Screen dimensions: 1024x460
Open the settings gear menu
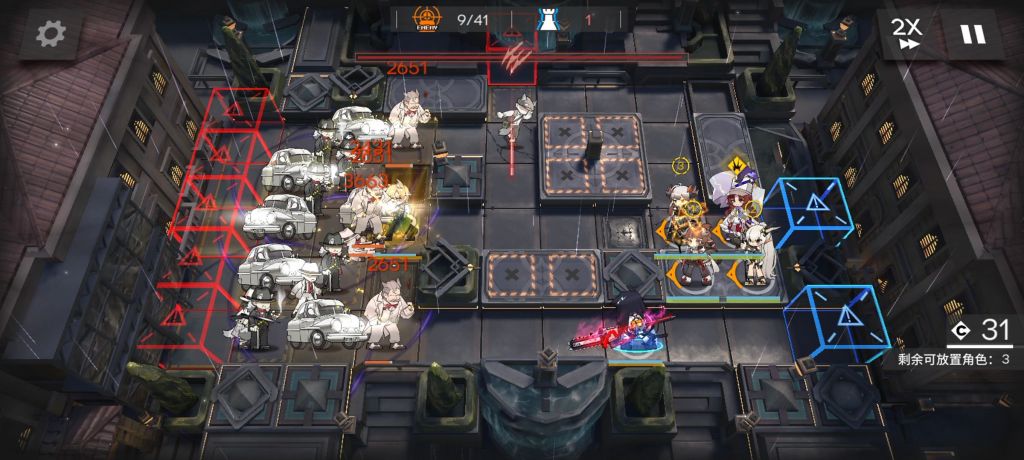tap(49, 34)
